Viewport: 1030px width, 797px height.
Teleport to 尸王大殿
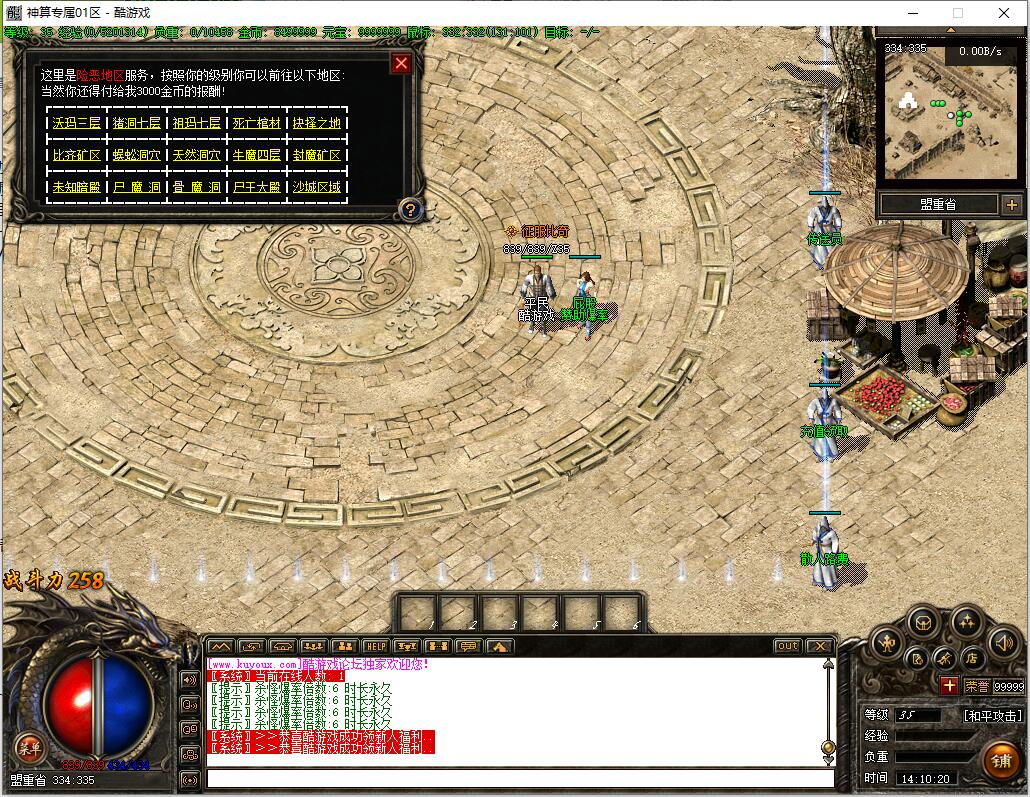pyautogui.click(x=257, y=187)
